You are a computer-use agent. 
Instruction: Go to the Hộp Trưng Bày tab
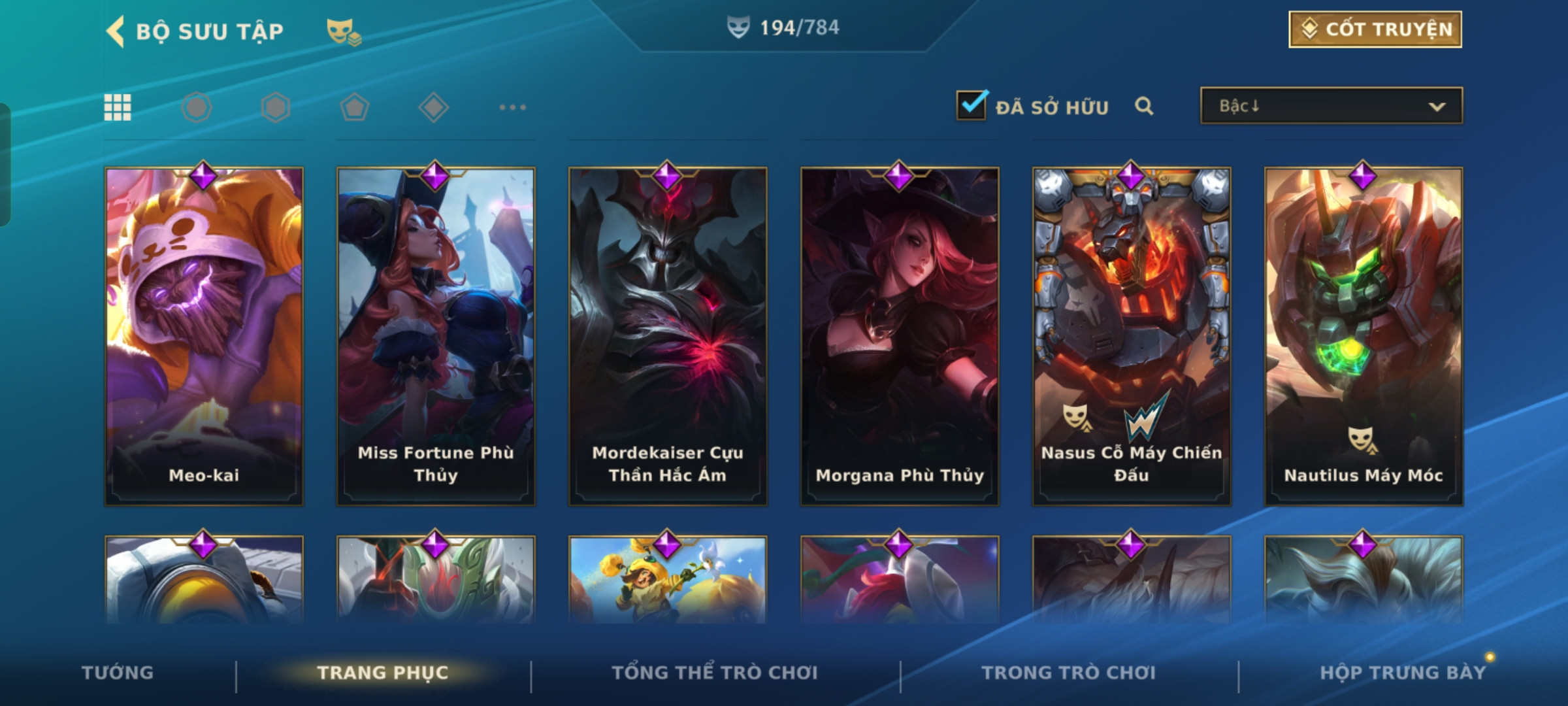[x=1403, y=673]
